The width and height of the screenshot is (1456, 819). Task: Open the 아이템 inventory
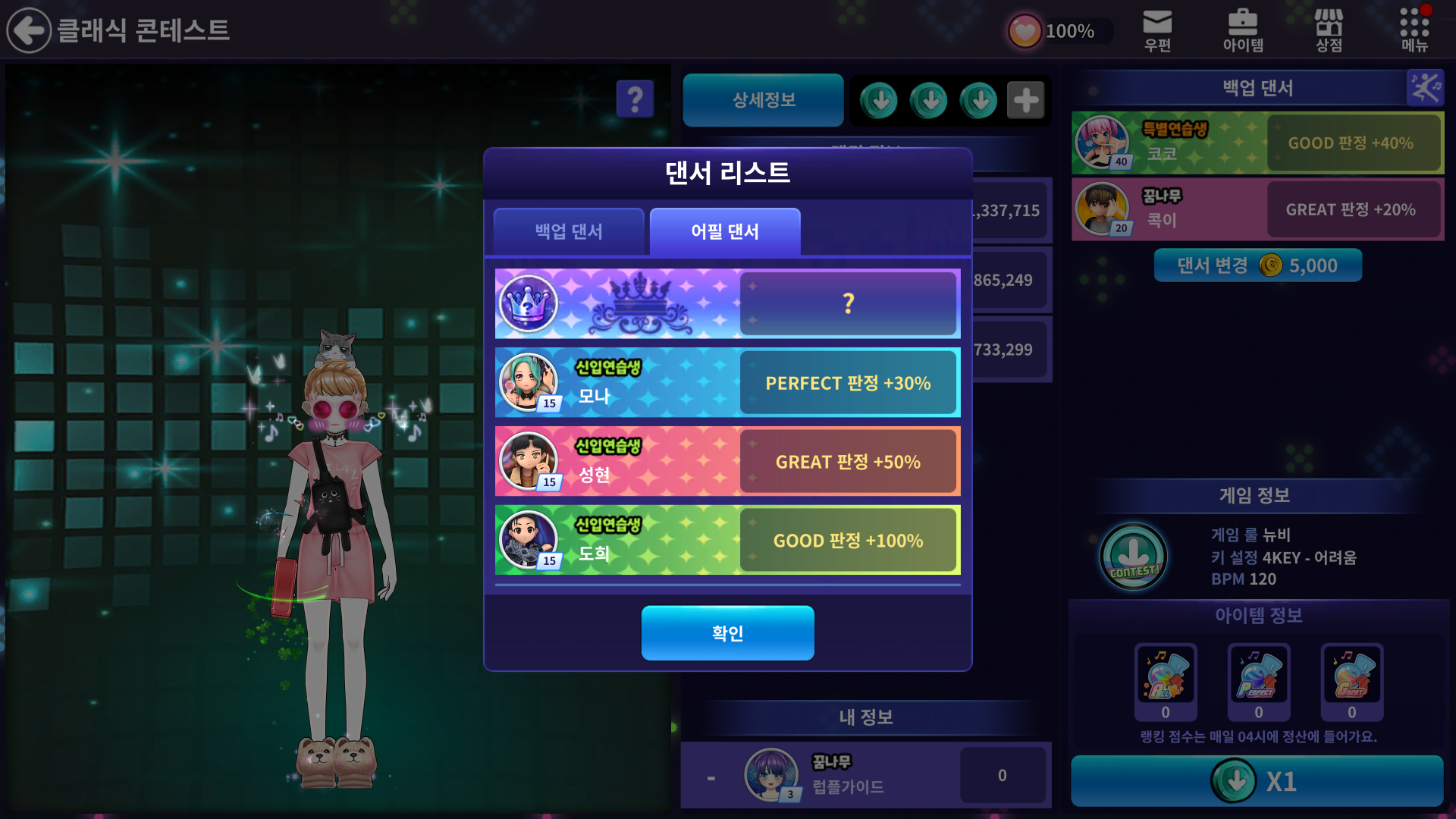(1243, 30)
